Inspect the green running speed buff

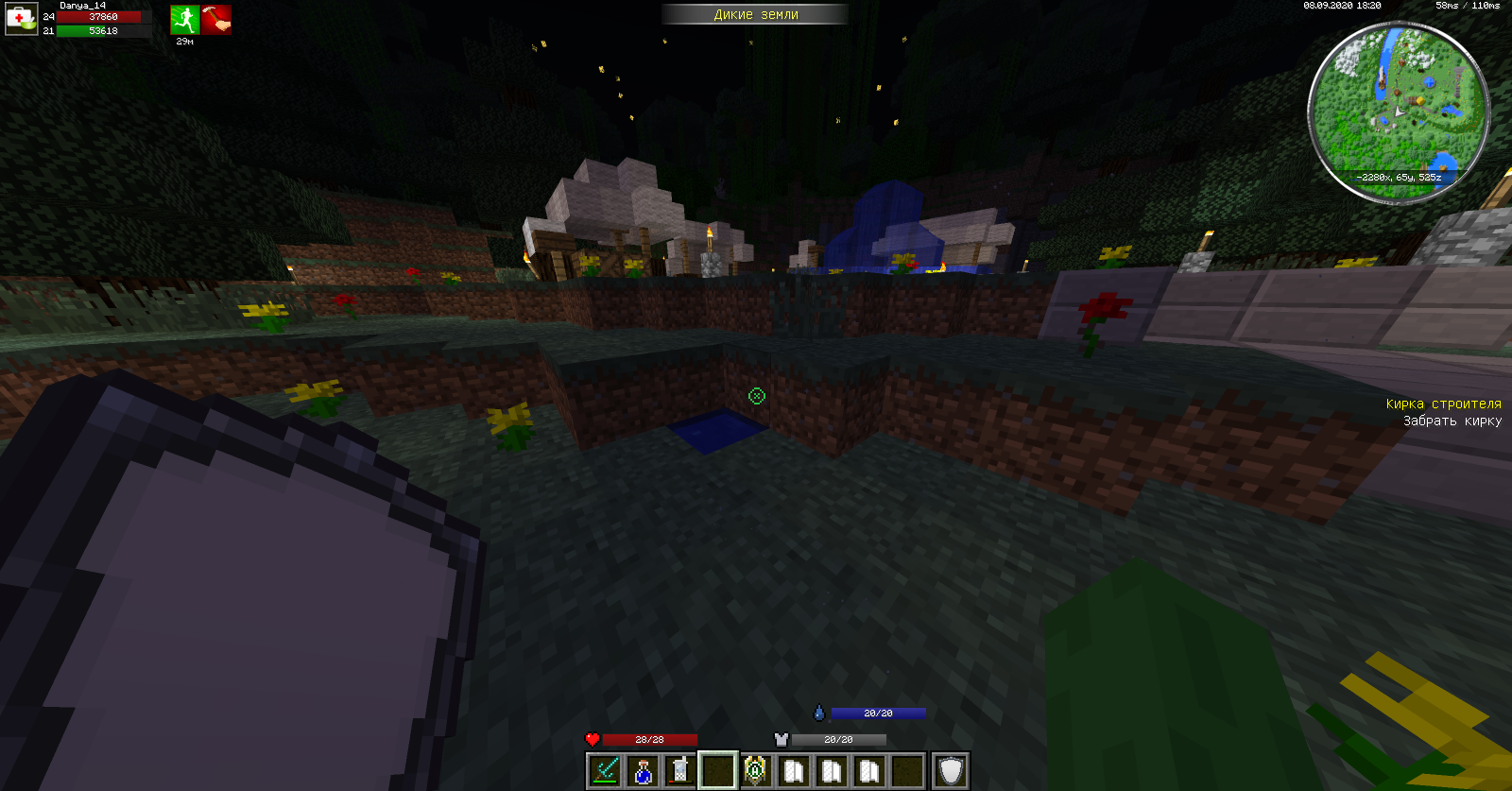[184, 20]
